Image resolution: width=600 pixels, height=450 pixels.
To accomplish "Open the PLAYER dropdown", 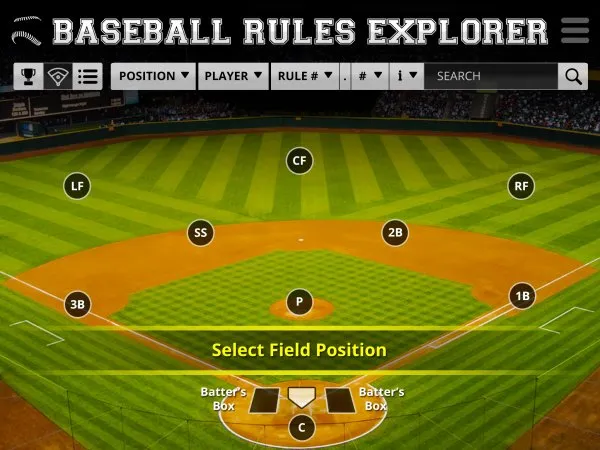I will [234, 76].
